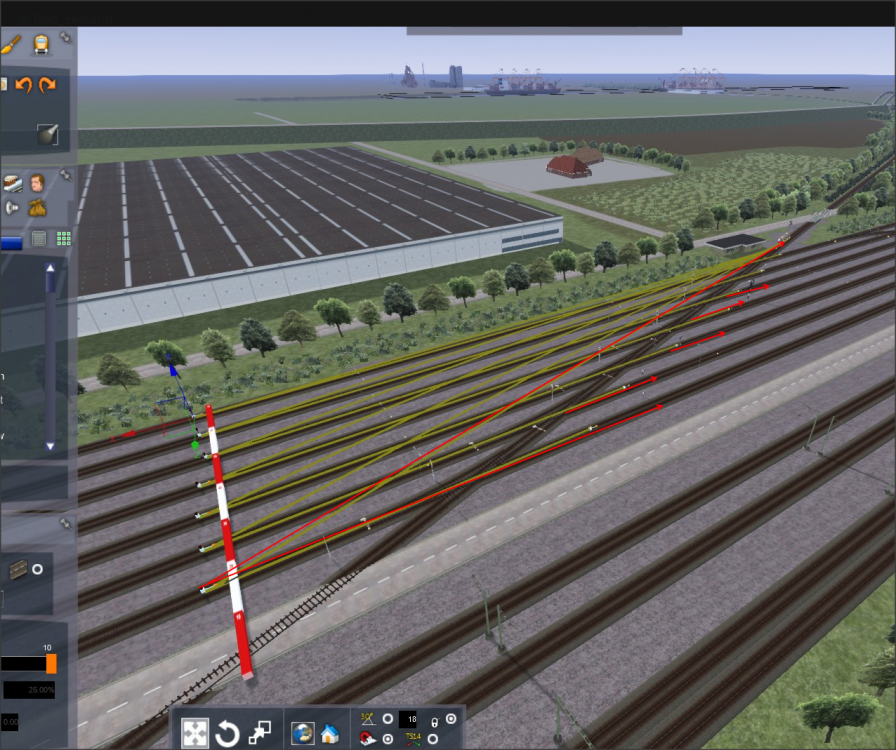Screen dimensions: 896x750
Task: Activate the four-arrow move gizmo tool
Action: coord(195,734)
